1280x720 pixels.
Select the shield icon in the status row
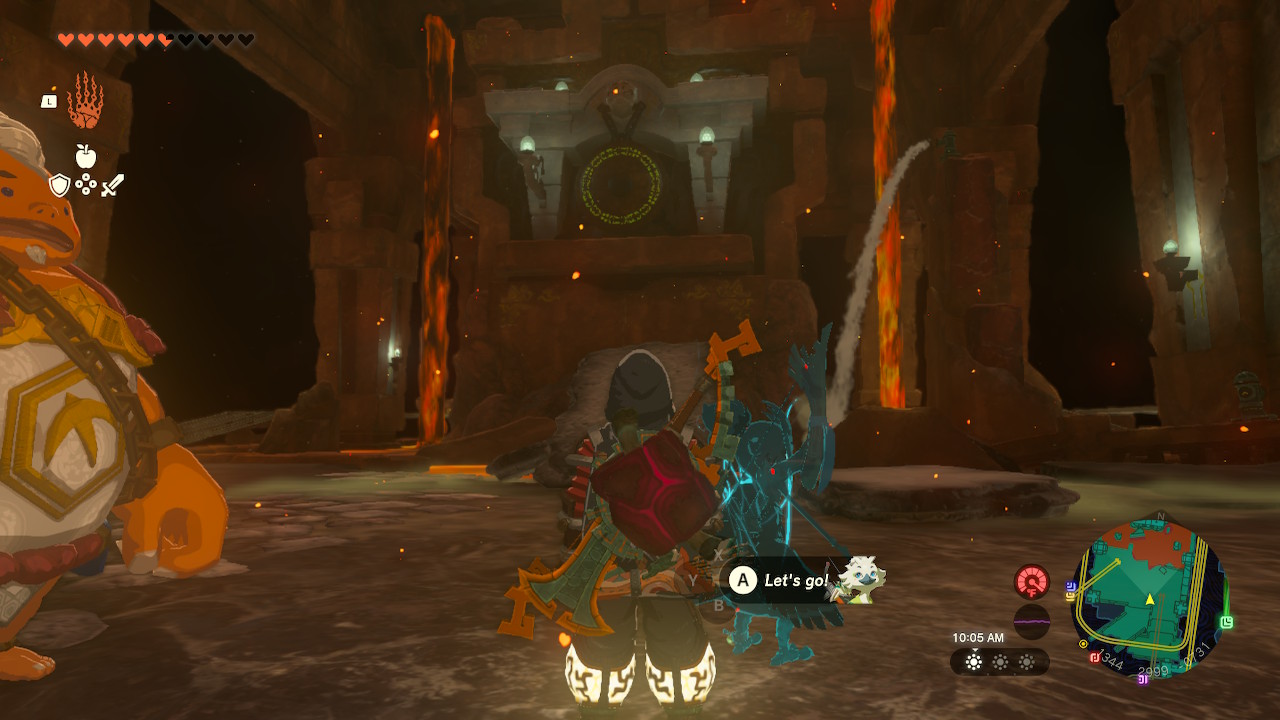59,184
